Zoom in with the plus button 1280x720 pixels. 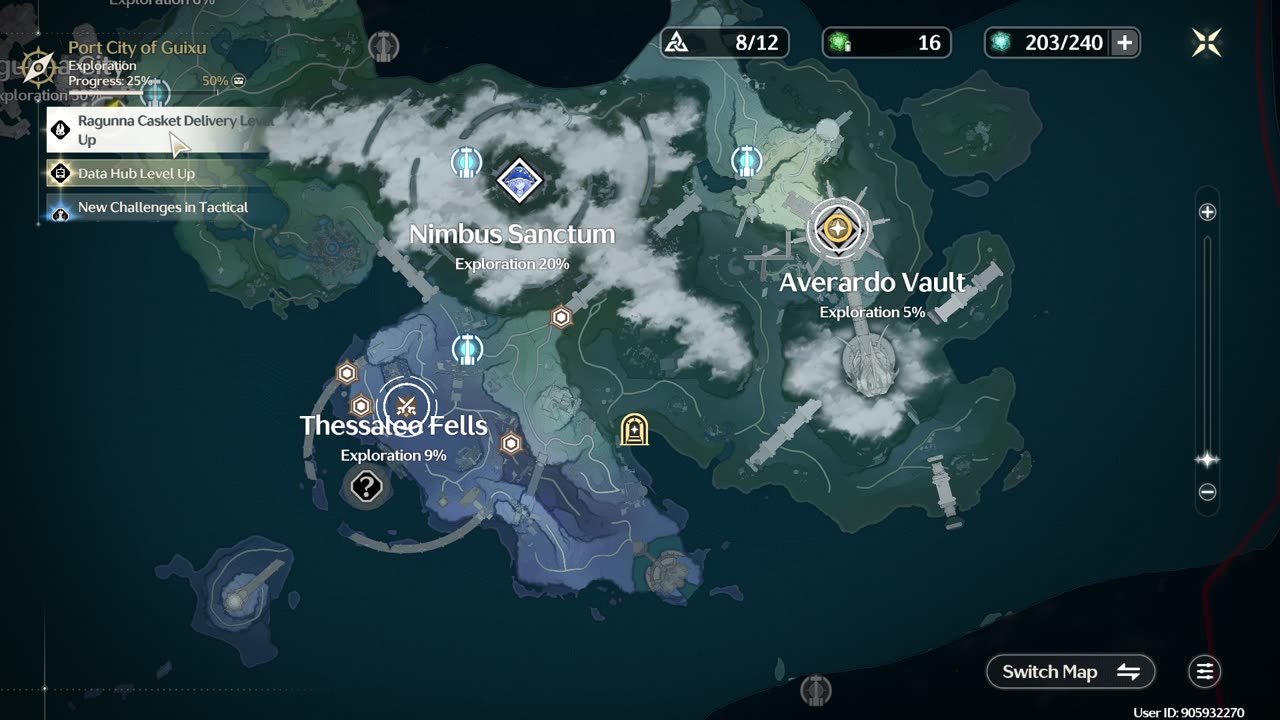click(x=1207, y=212)
